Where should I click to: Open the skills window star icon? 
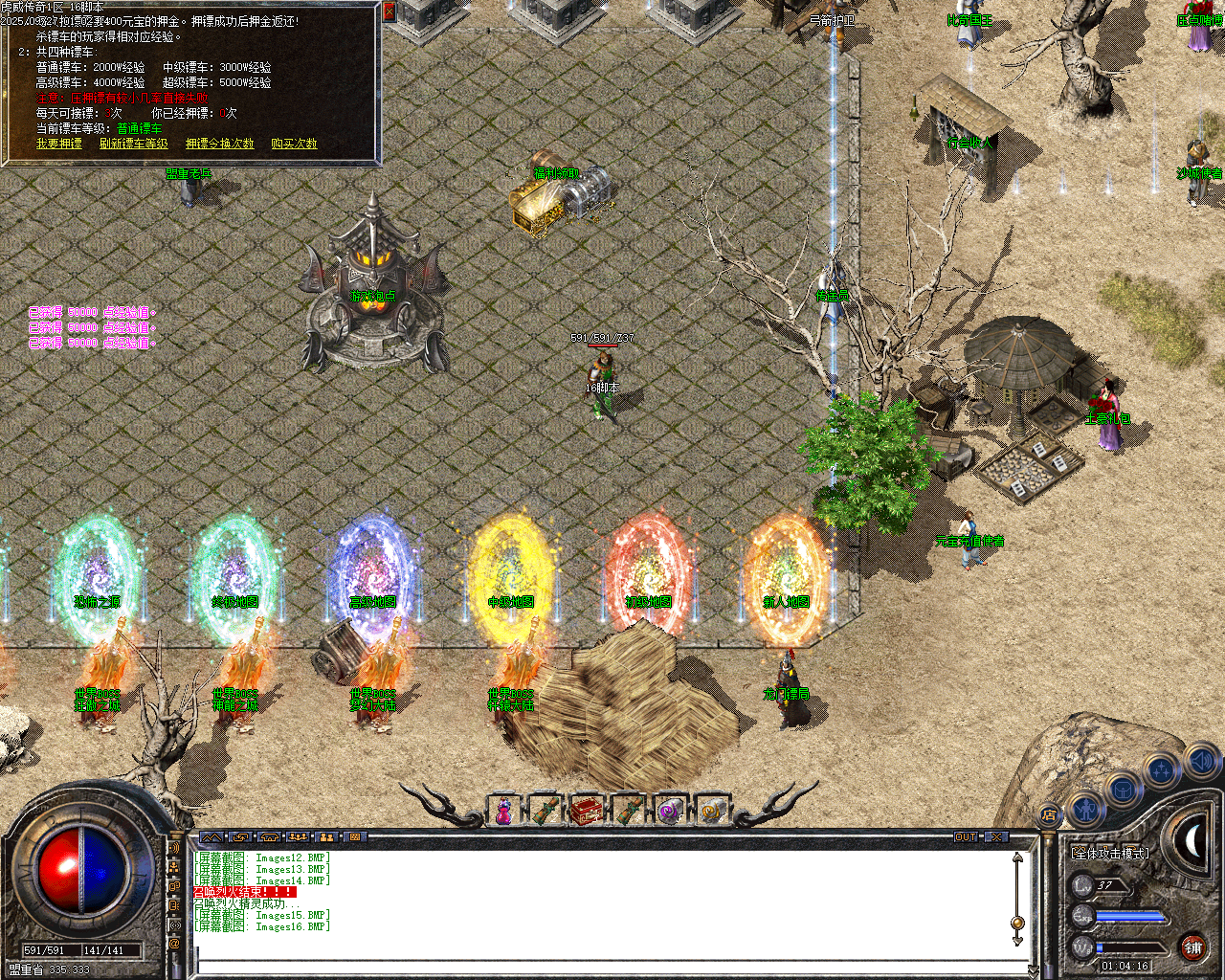pos(1160,769)
